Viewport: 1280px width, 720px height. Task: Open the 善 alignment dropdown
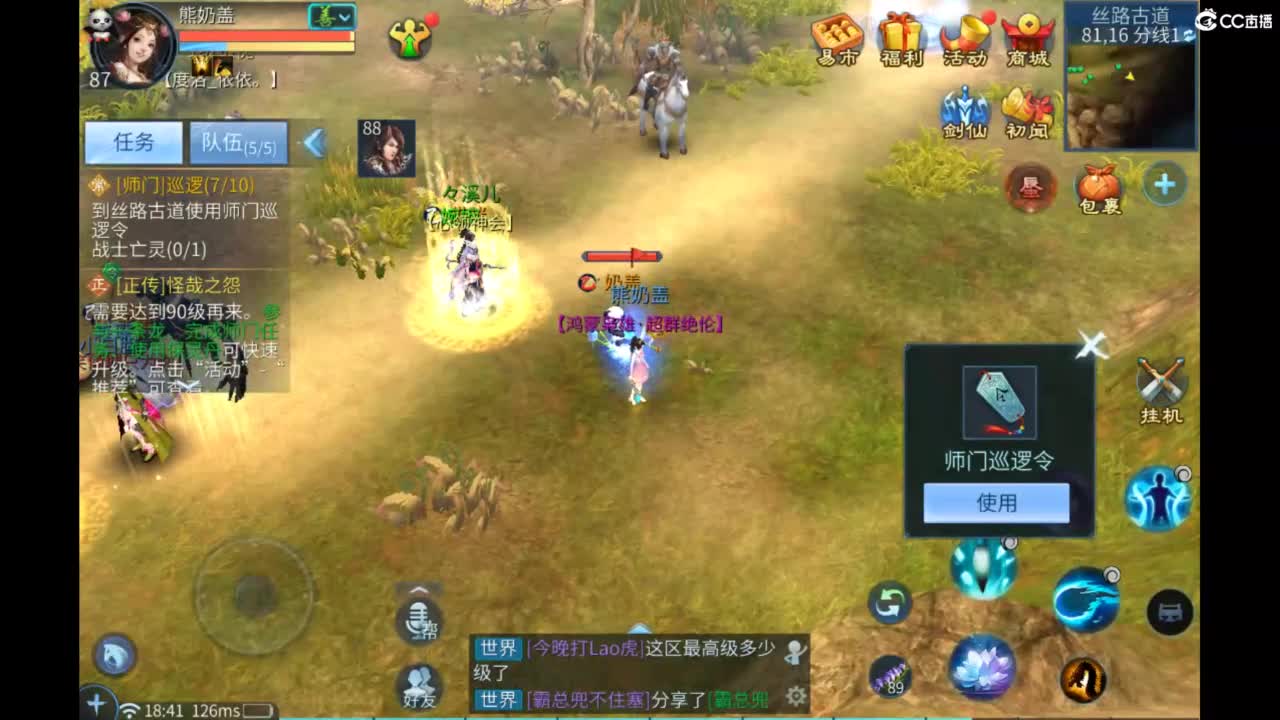click(330, 15)
